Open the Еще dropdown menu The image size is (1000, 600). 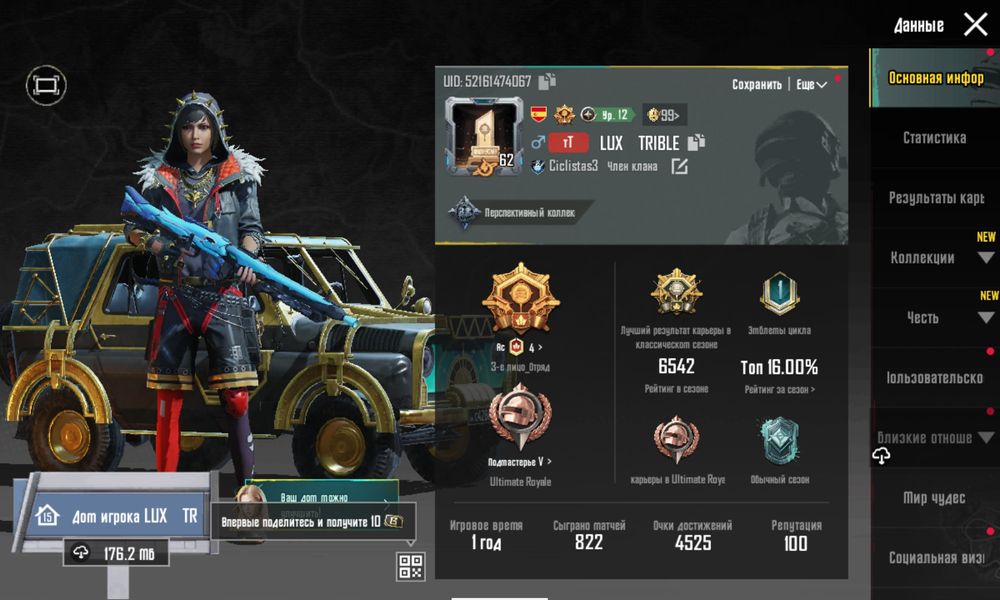(x=811, y=85)
